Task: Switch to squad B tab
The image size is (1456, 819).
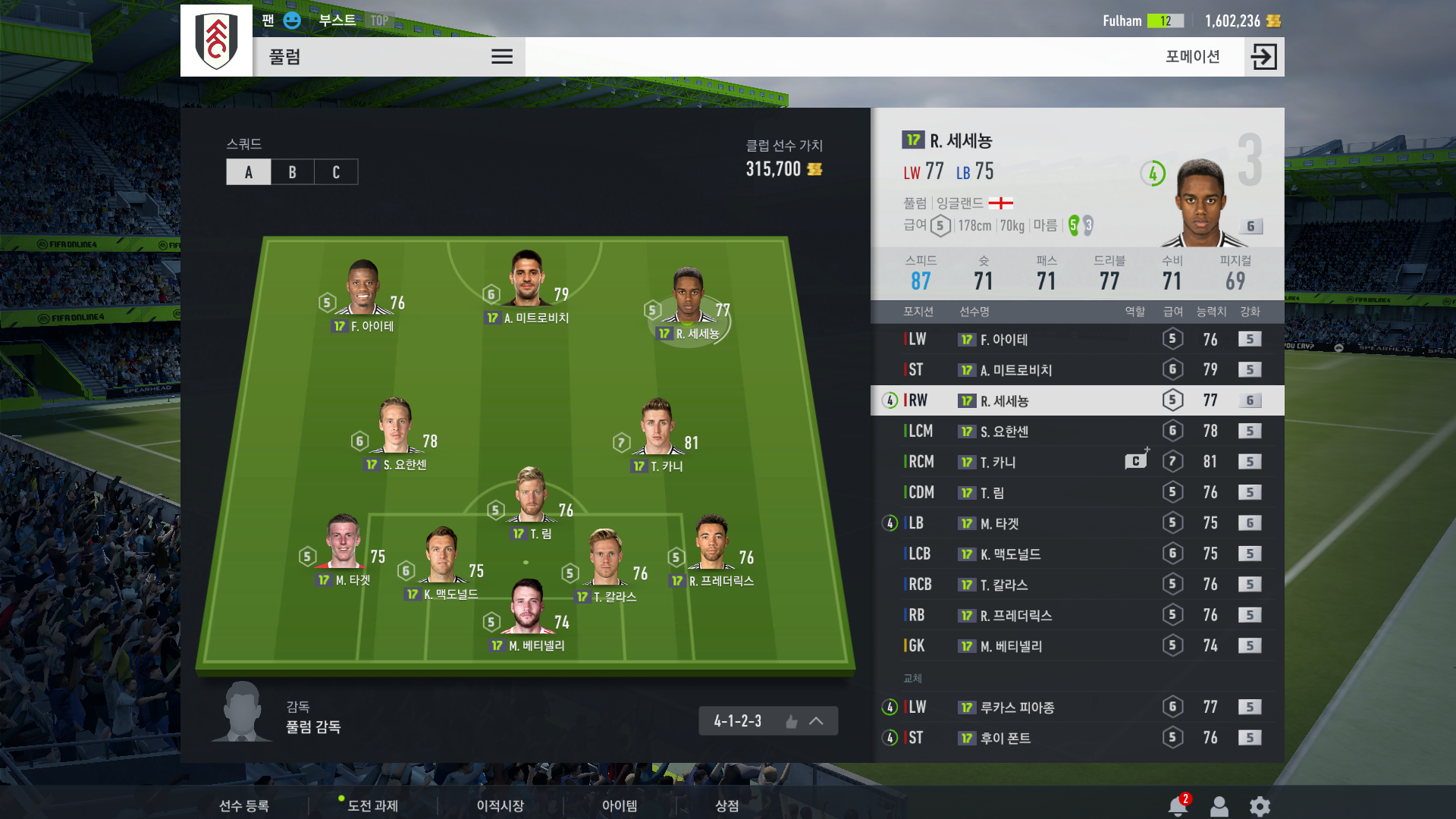Action: [292, 172]
